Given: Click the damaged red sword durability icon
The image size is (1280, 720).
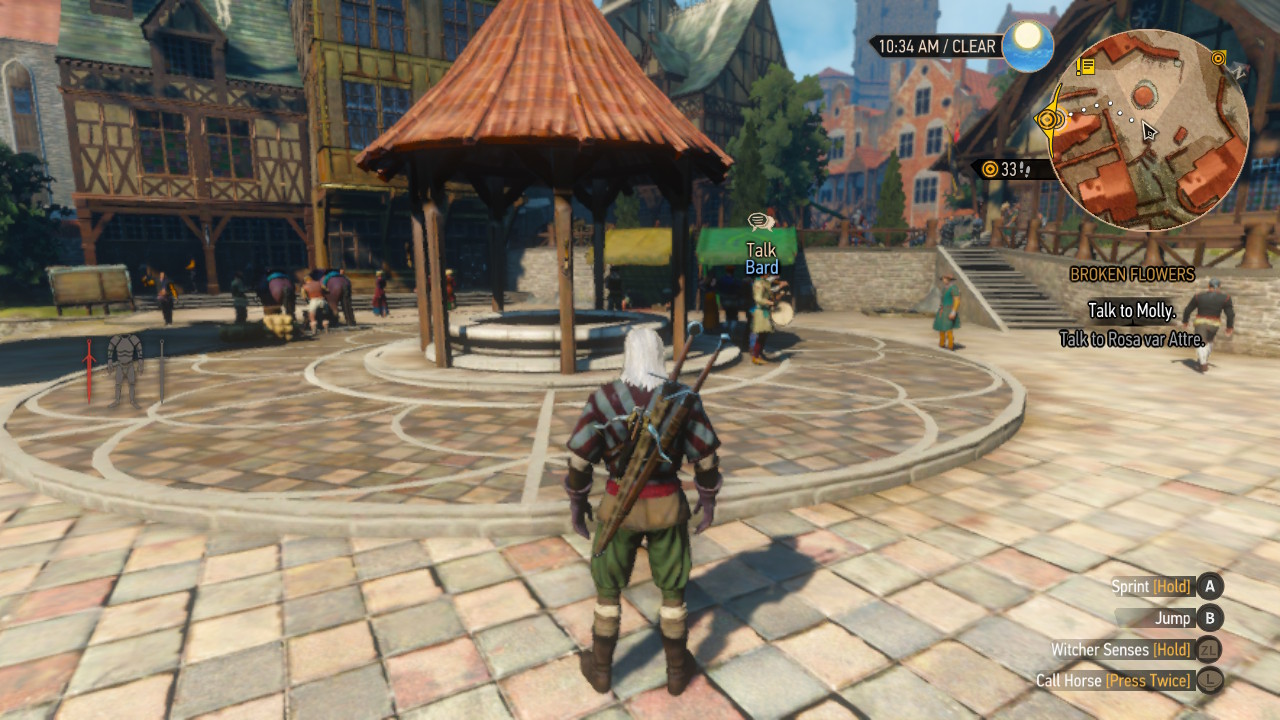Looking at the screenshot, I should (x=89, y=370).
